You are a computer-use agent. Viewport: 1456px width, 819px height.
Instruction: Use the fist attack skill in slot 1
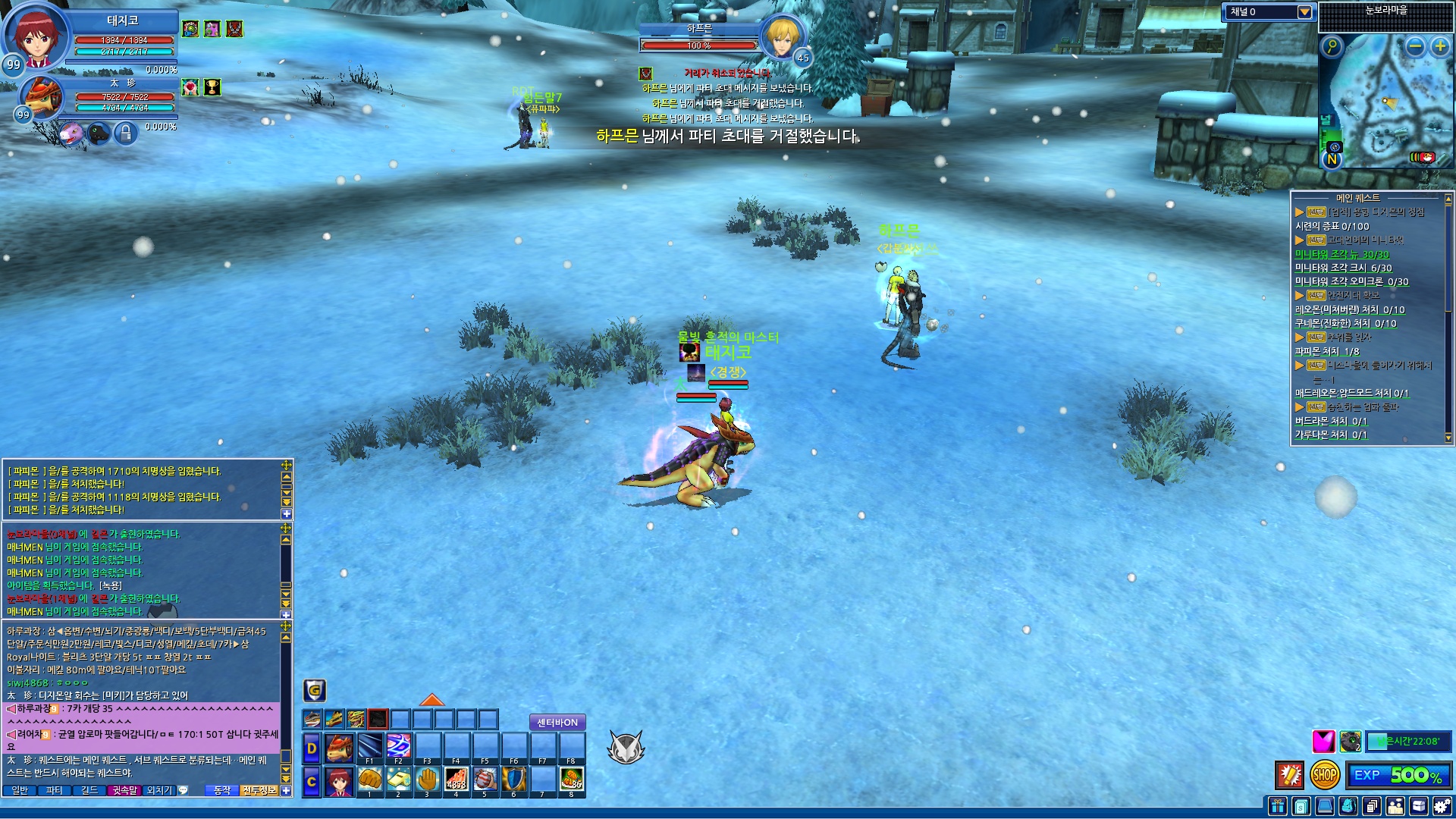pos(370,780)
